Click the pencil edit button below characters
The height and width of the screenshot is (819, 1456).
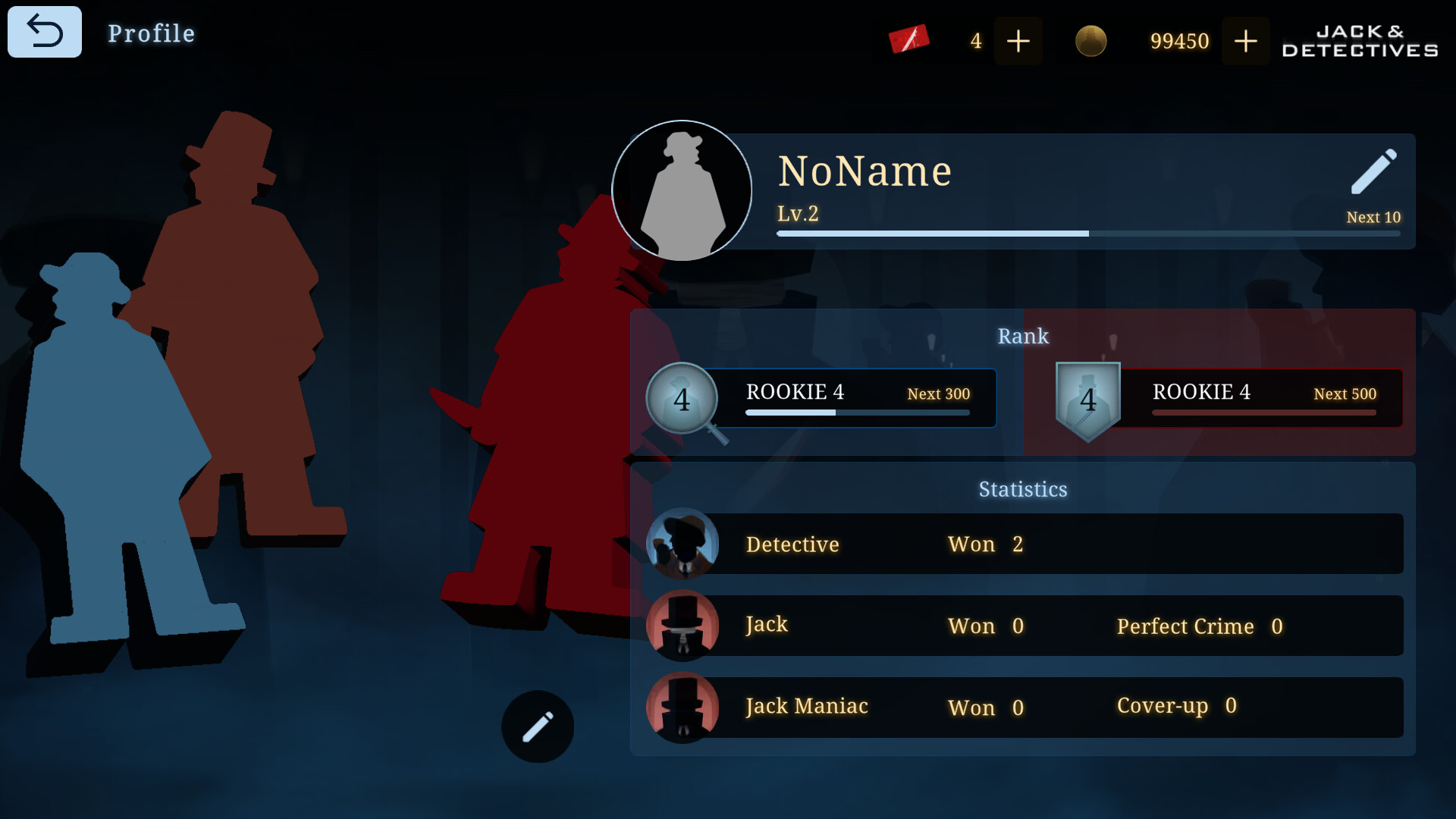[537, 726]
